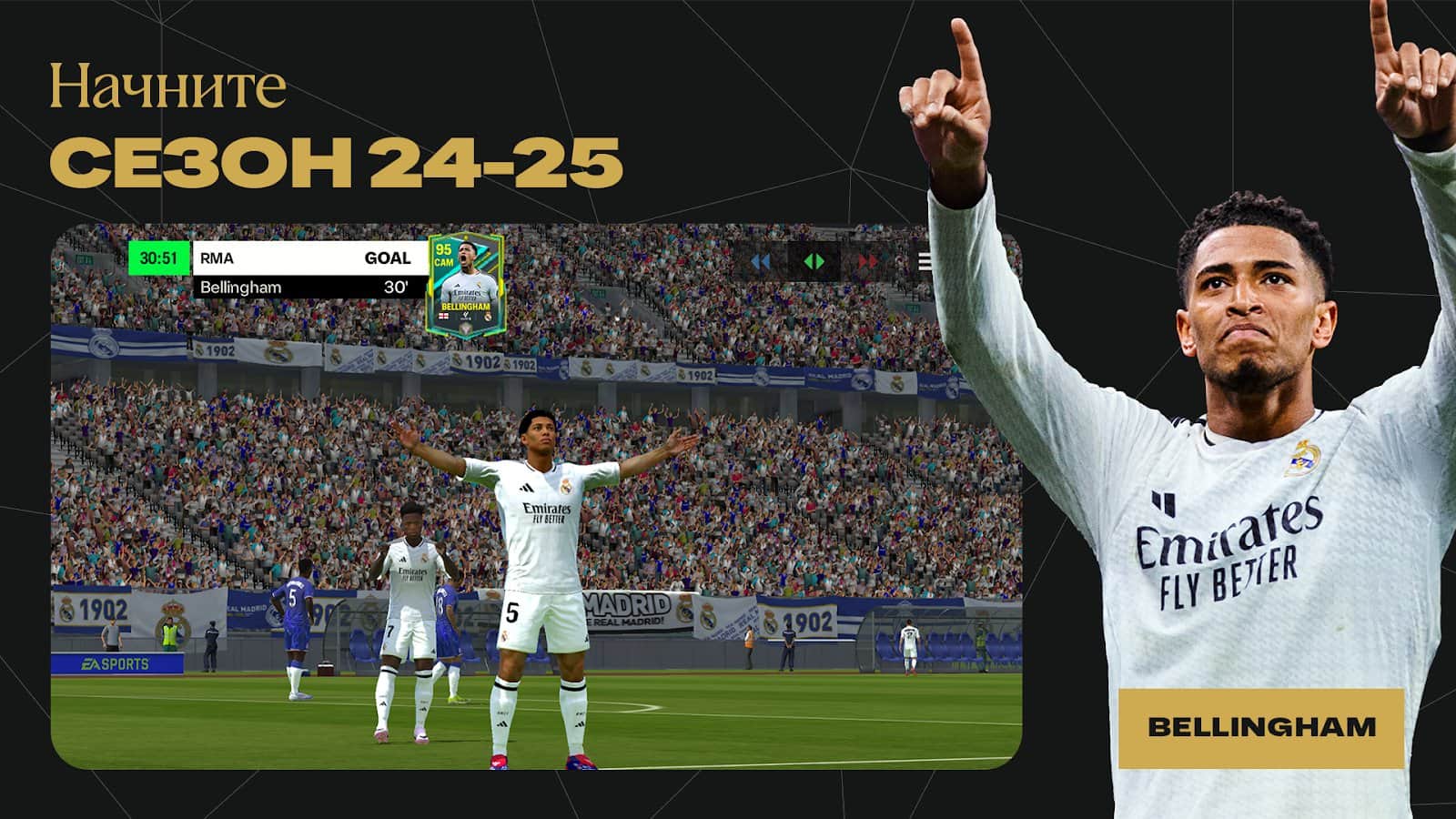Select the England flag on Bellingham's card
This screenshot has width=1456, height=819.
[444, 316]
